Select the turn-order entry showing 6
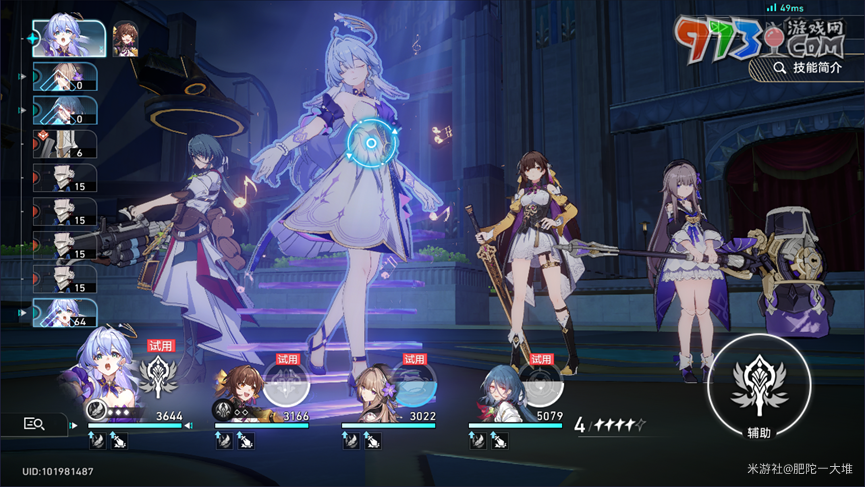This screenshot has width=865, height=487. (65, 145)
